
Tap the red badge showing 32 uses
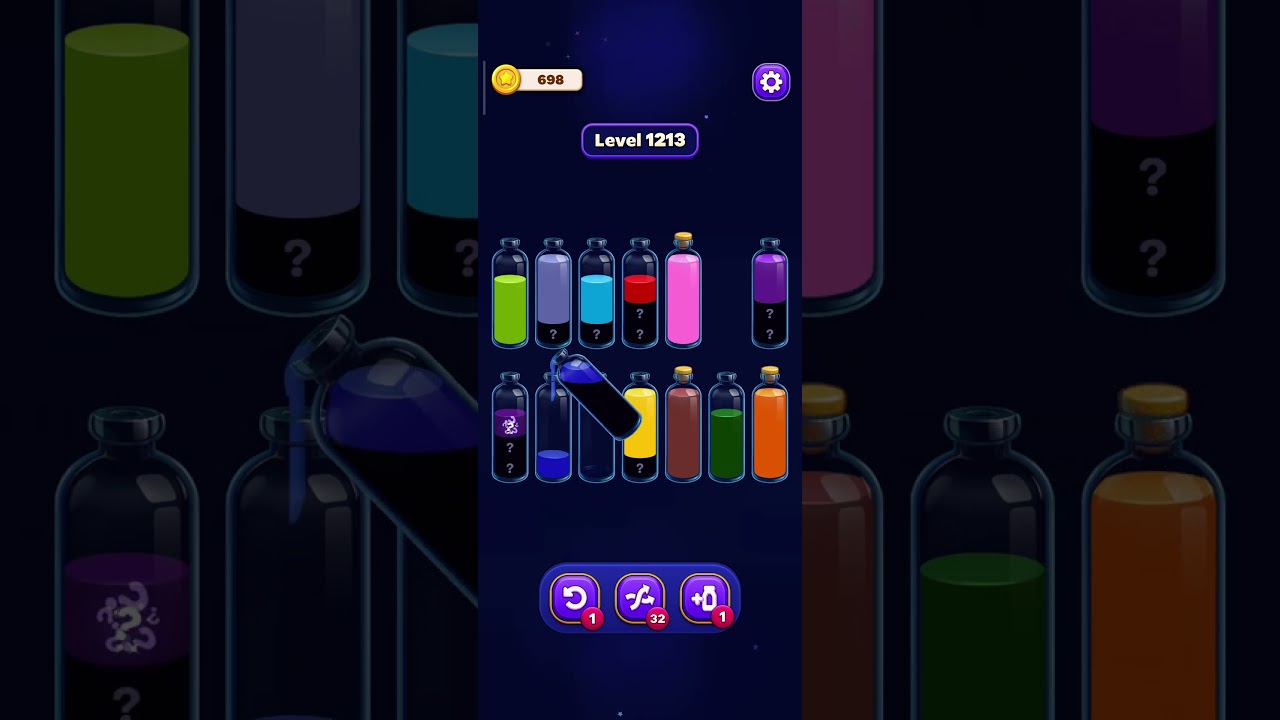coord(657,618)
